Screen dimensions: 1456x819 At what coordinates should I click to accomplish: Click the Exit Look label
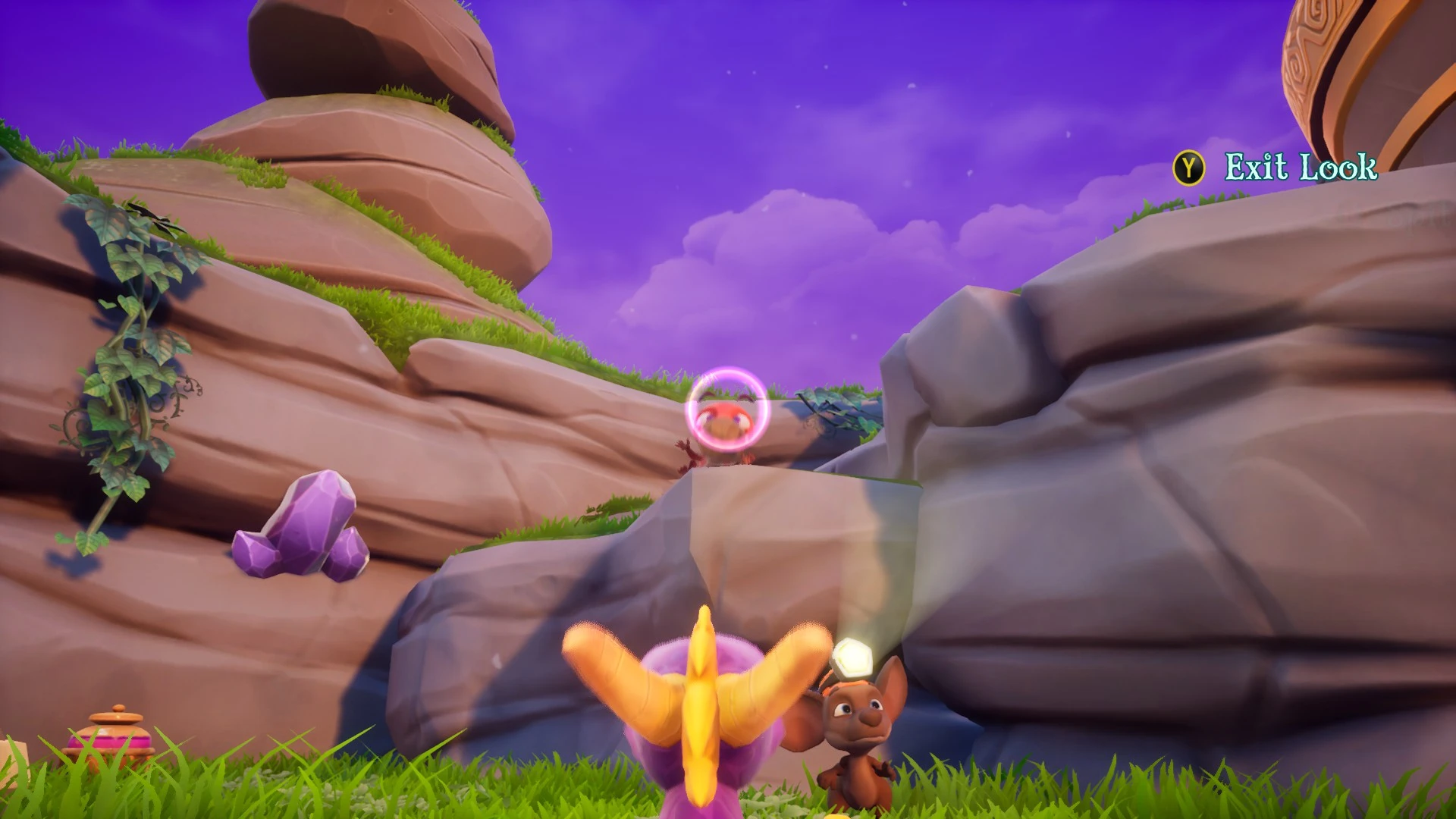tap(1299, 165)
